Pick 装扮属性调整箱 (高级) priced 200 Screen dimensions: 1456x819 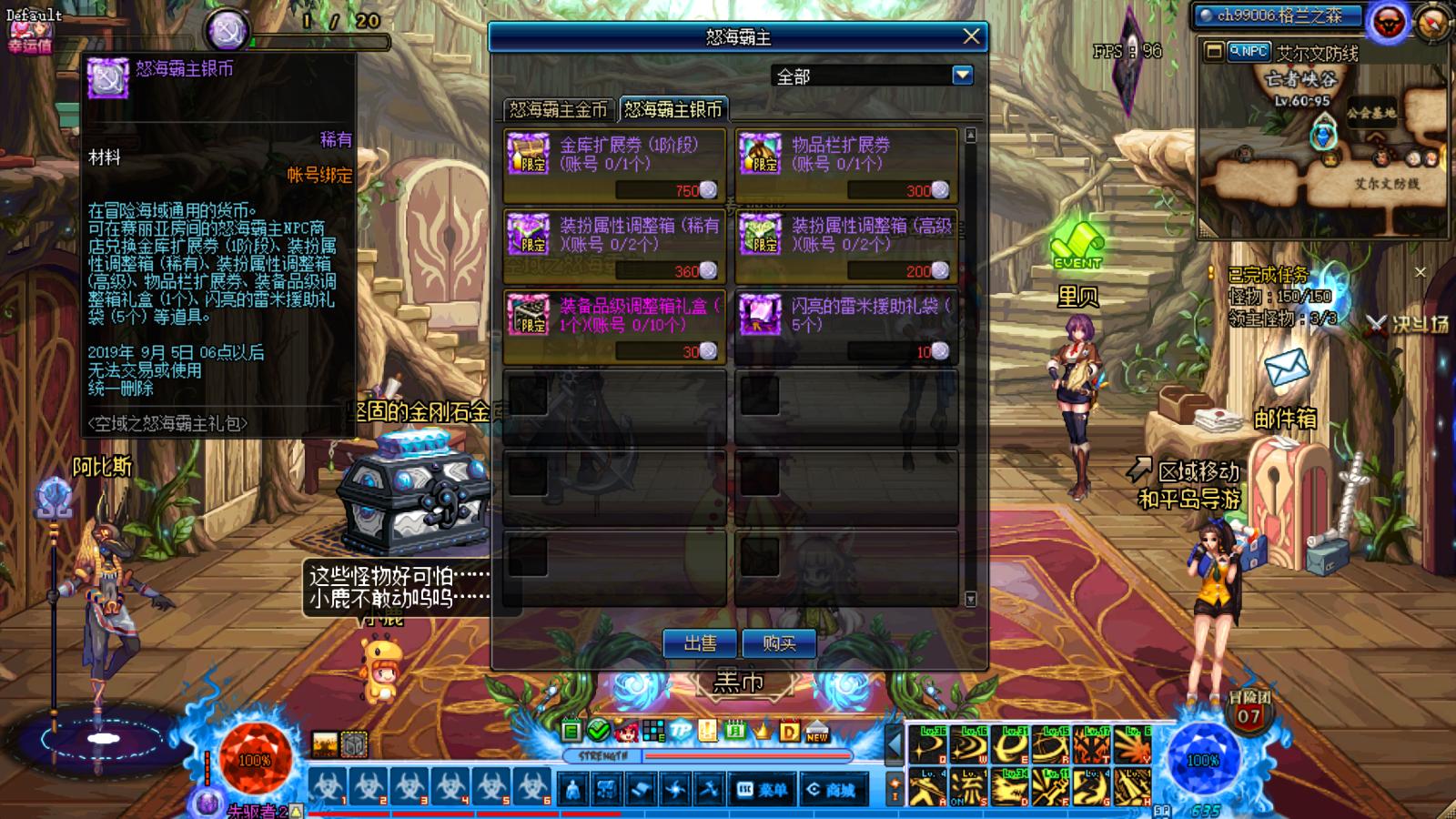(x=846, y=246)
